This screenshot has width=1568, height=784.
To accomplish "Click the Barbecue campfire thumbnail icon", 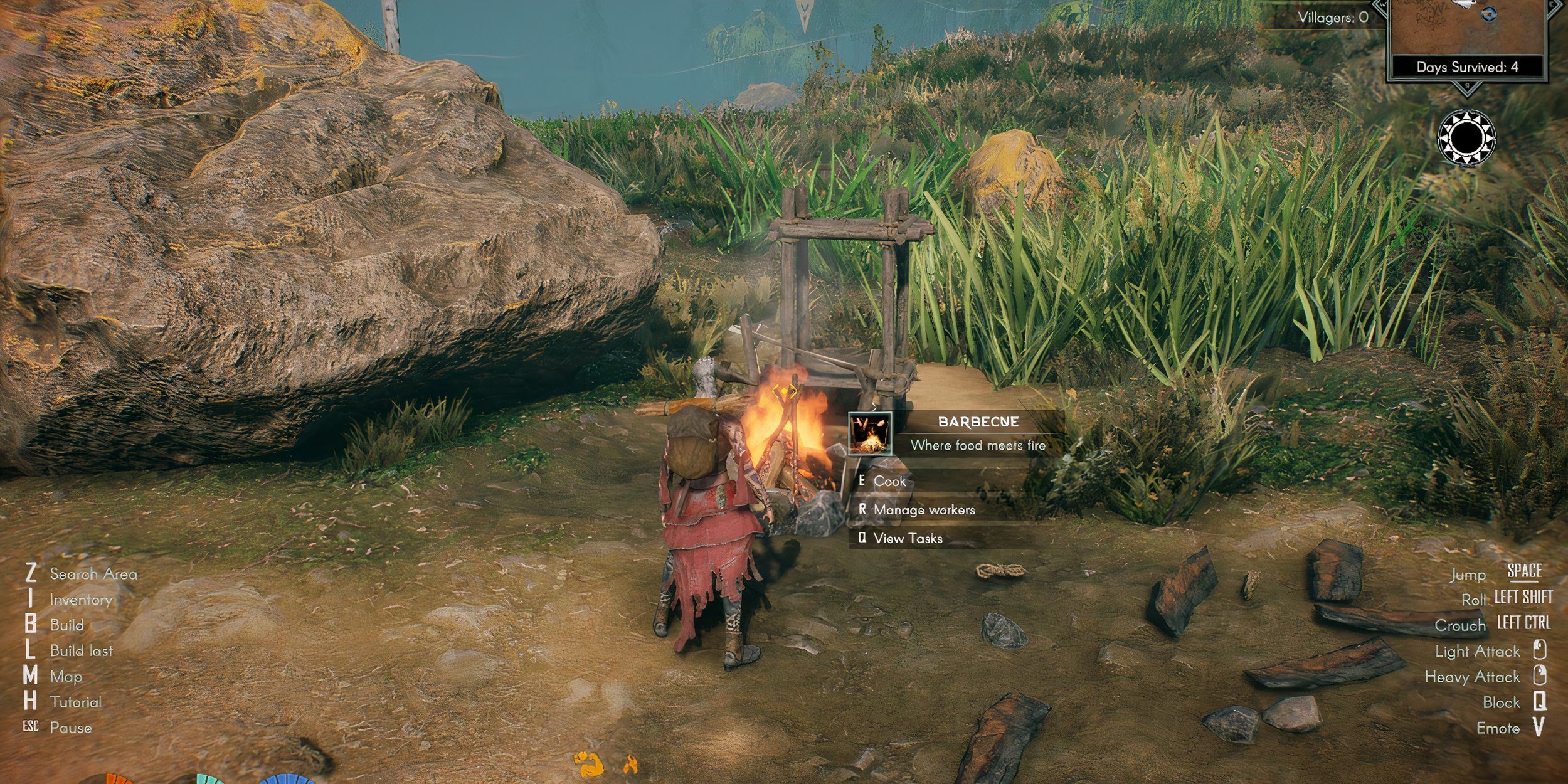I will coord(870,433).
